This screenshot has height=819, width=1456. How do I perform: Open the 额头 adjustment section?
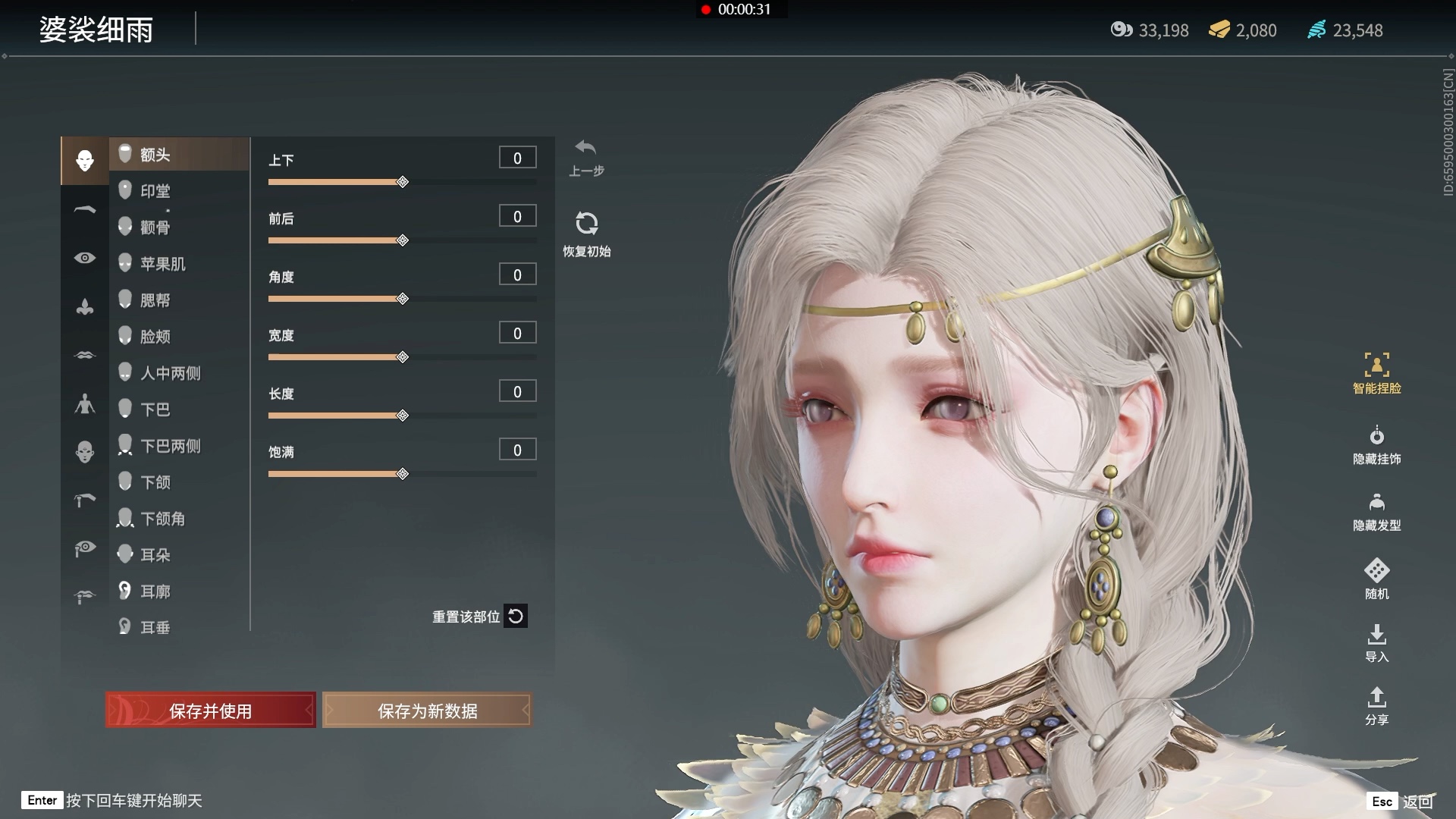(155, 154)
